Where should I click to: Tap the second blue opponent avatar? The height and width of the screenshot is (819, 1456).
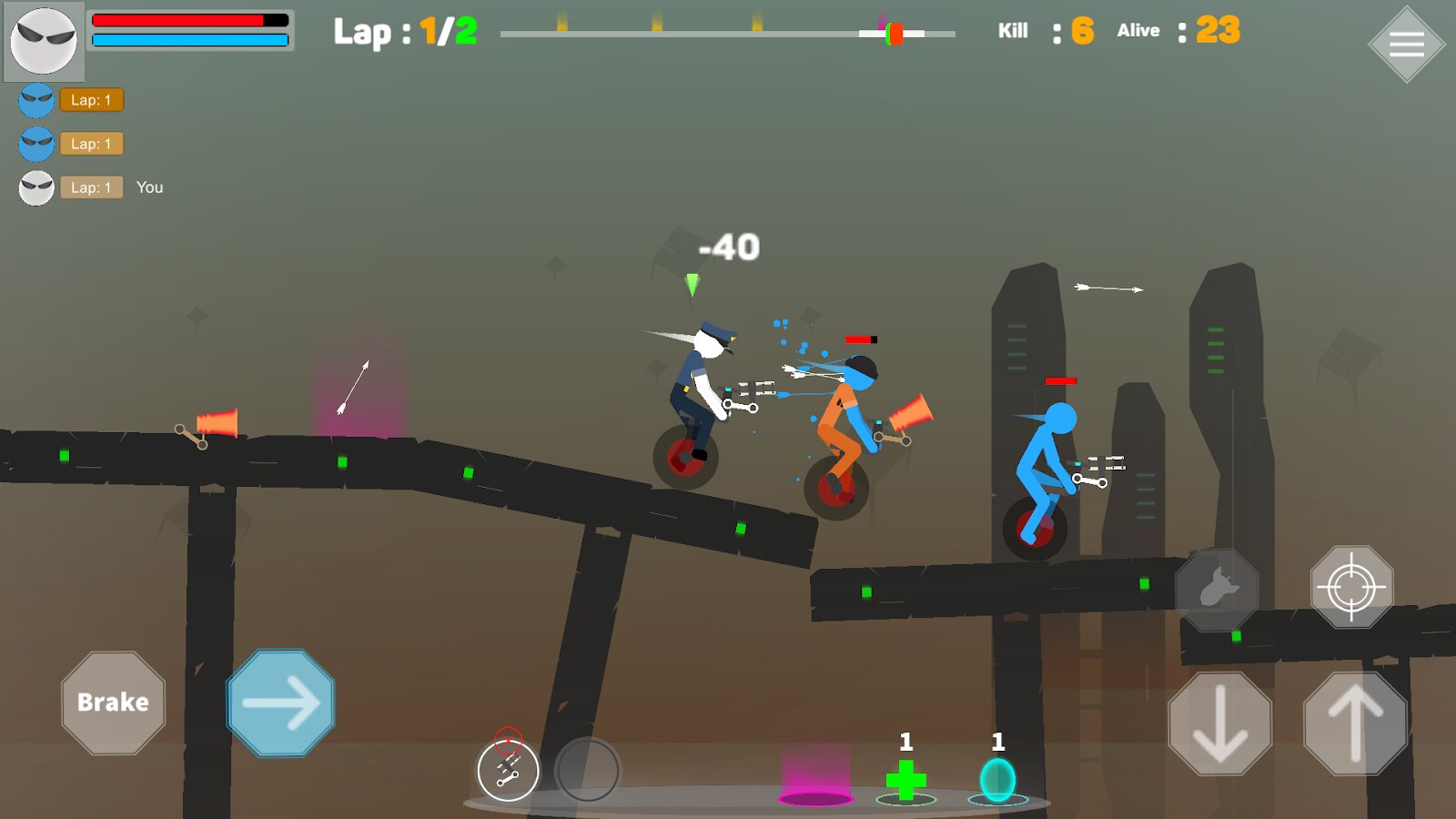36,144
